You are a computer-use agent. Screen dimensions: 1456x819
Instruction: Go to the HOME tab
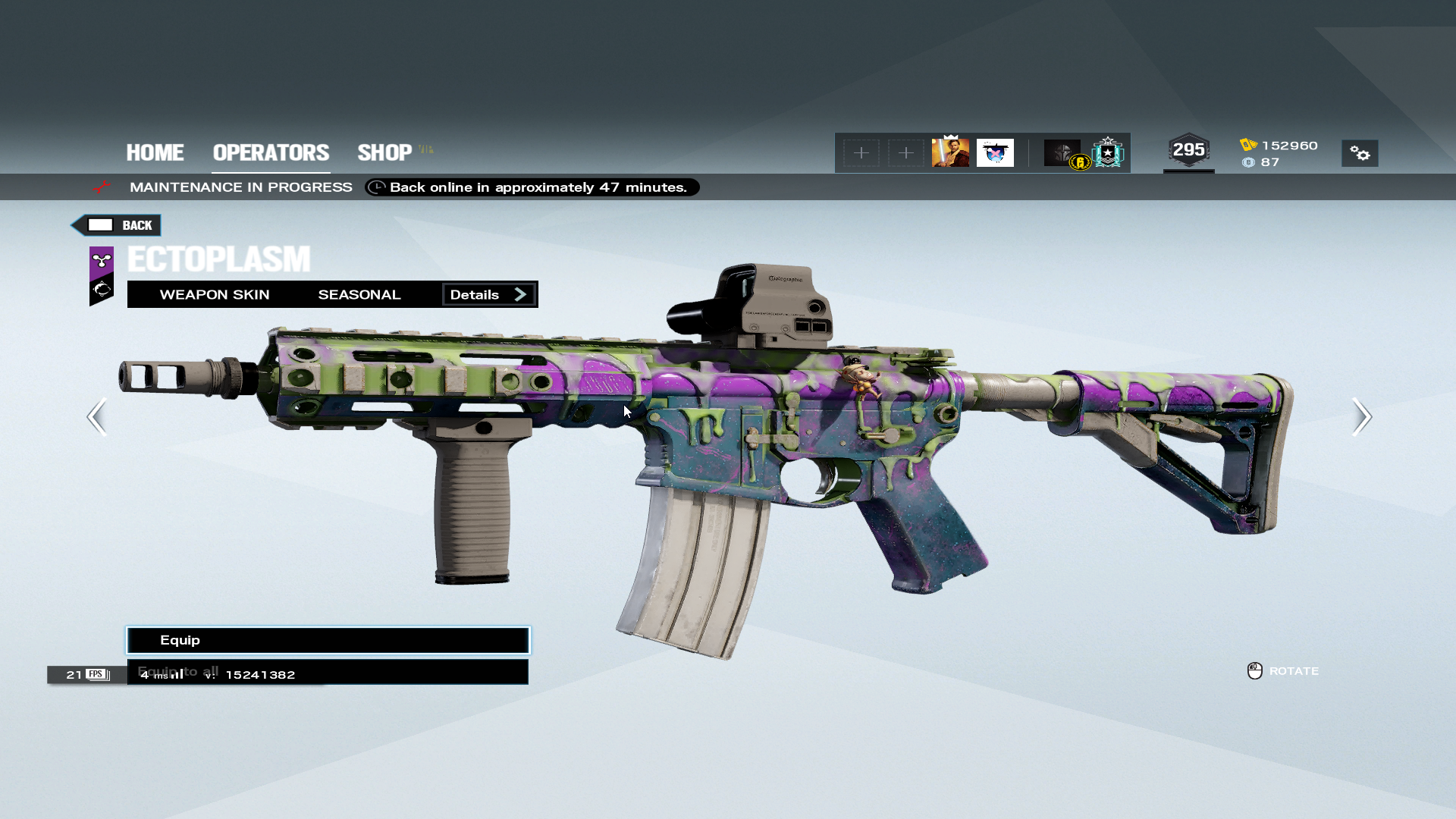pyautogui.click(x=155, y=152)
